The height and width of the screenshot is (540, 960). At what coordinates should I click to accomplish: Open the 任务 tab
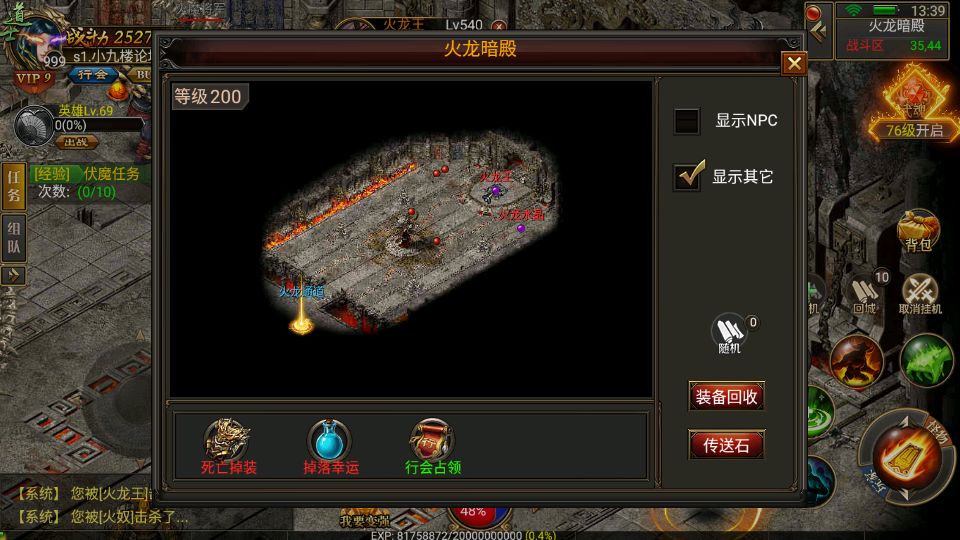pos(13,186)
